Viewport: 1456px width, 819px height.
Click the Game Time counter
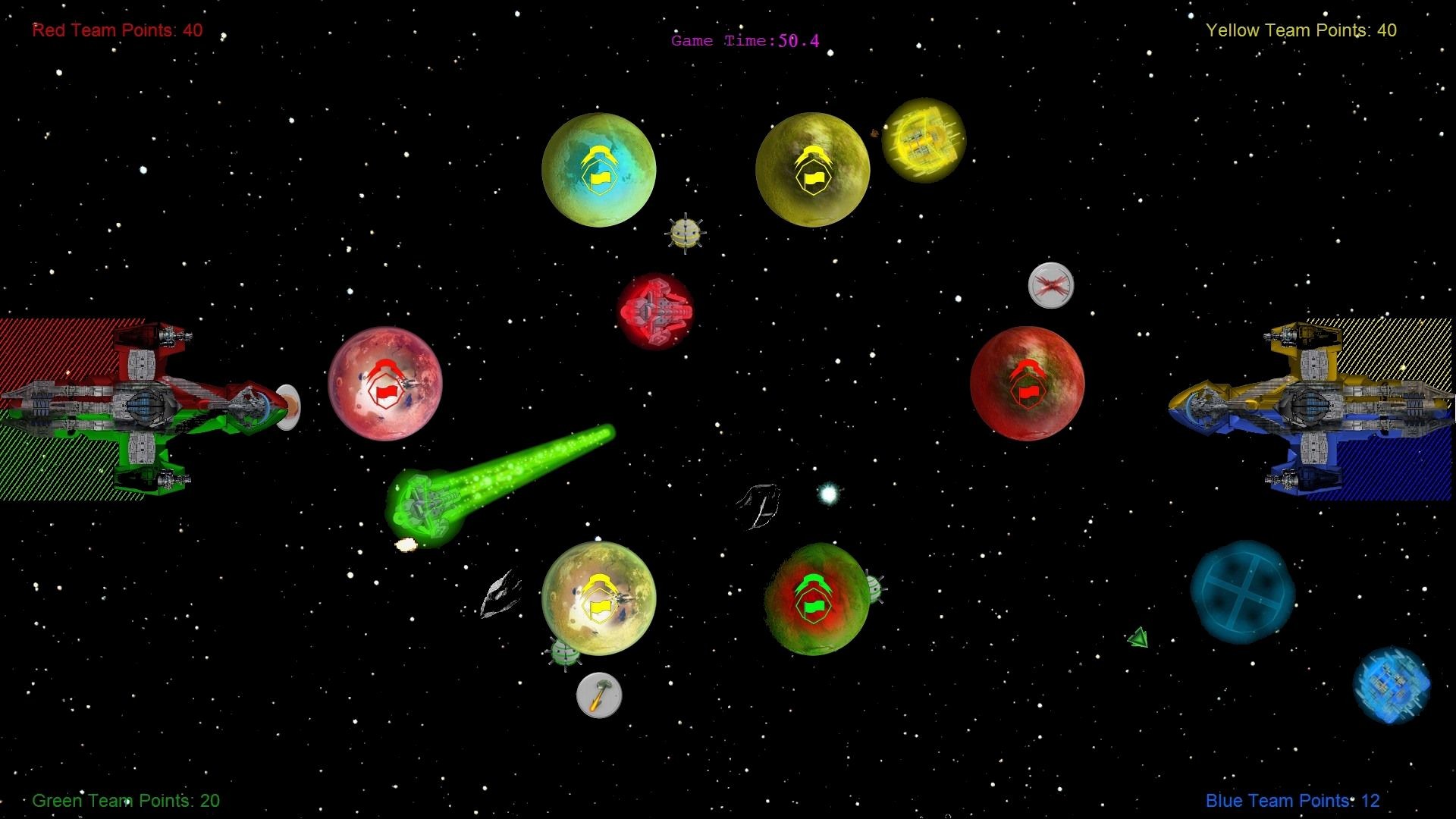(x=744, y=41)
